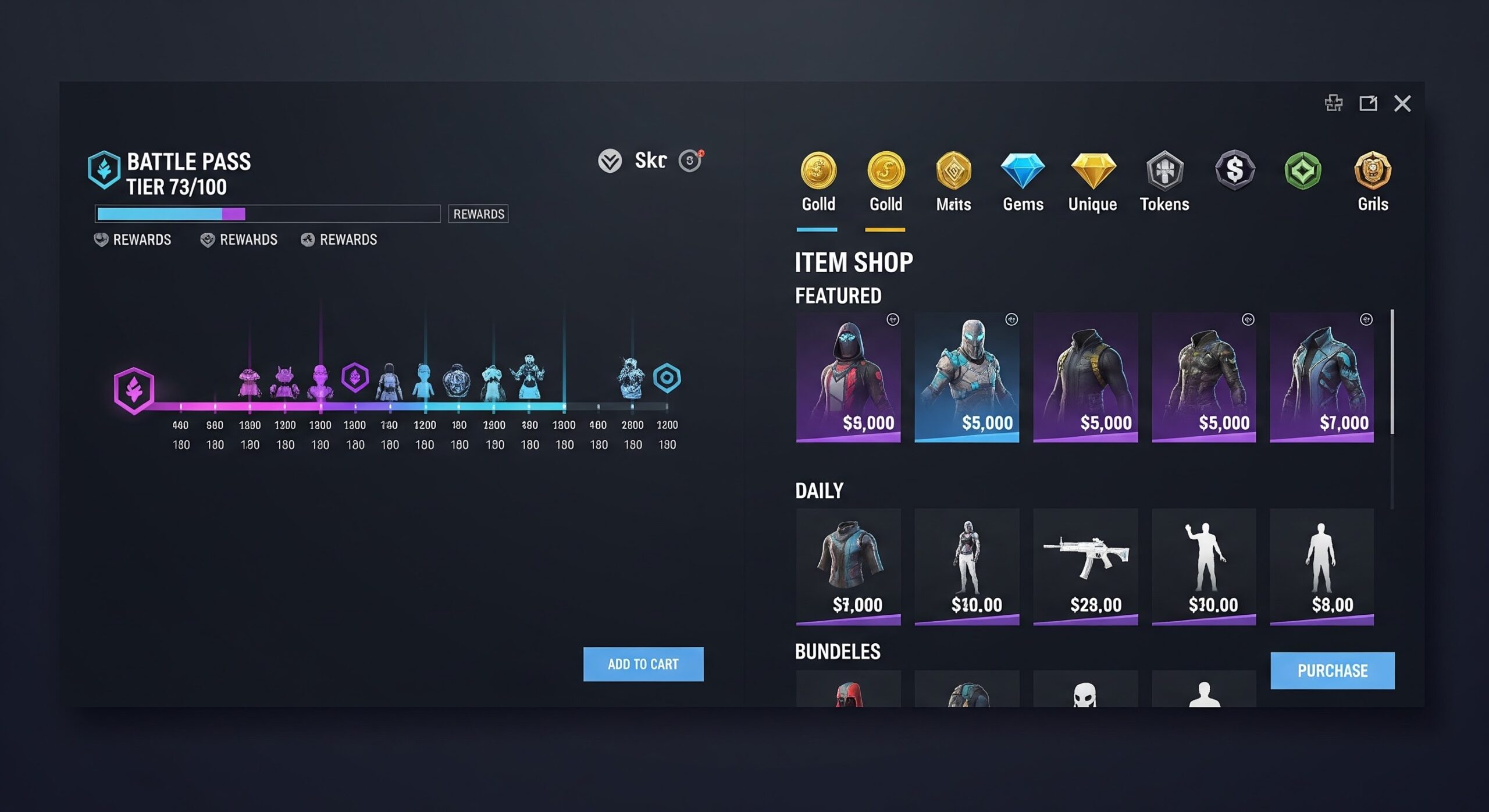Screen dimensions: 1489x812
Task: Click the dollar sign coin icon
Action: (x=1234, y=170)
